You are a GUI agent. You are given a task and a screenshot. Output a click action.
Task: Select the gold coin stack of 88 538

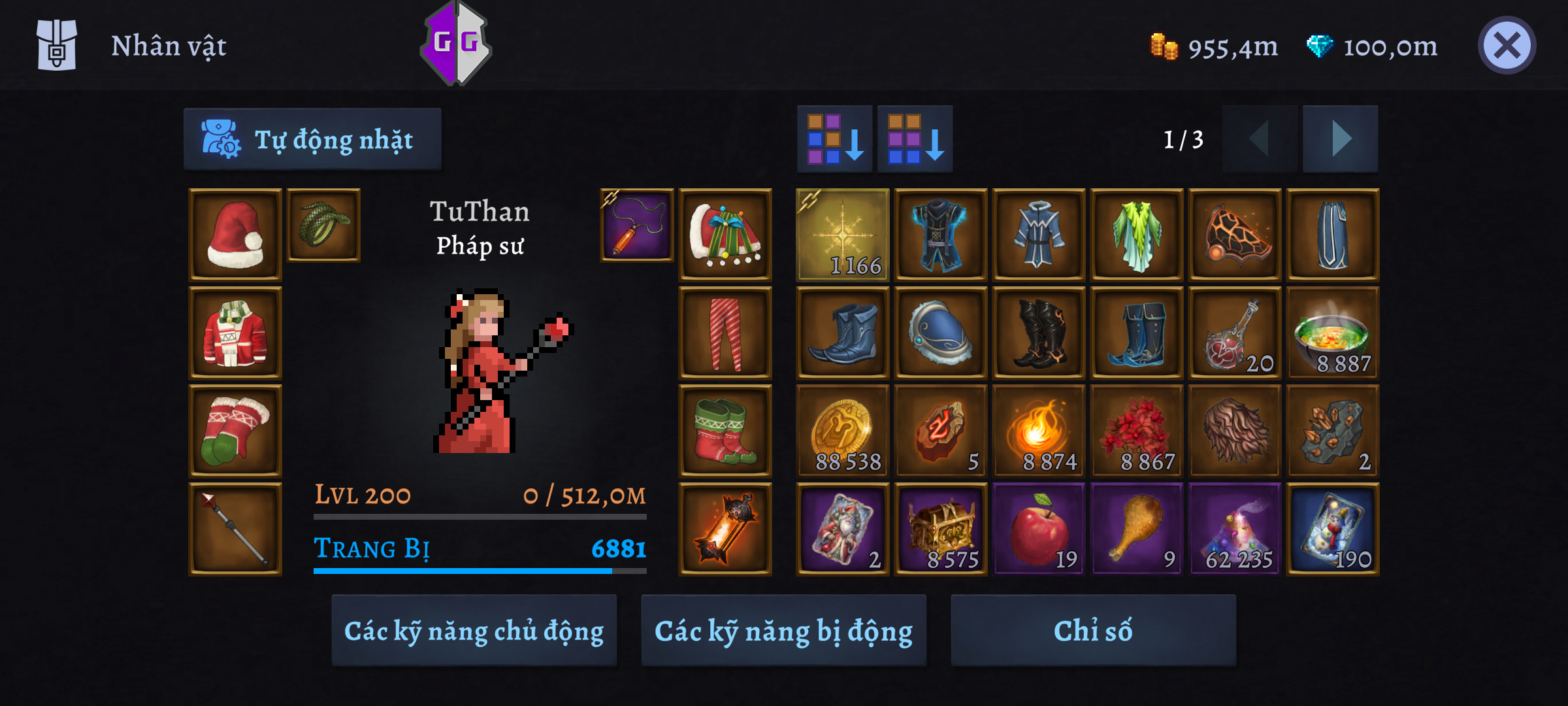pyautogui.click(x=843, y=431)
